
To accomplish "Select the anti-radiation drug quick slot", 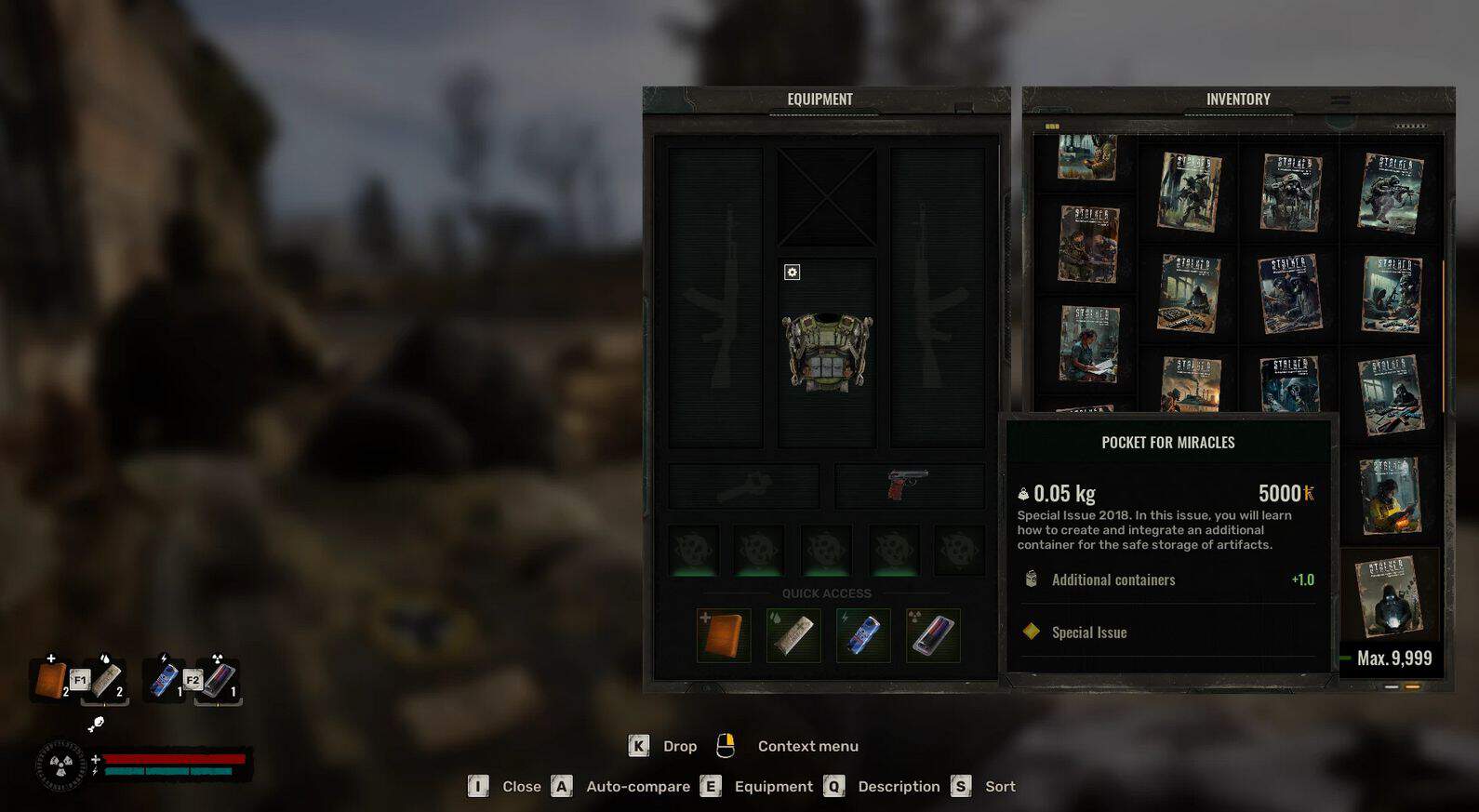I will coord(933,635).
